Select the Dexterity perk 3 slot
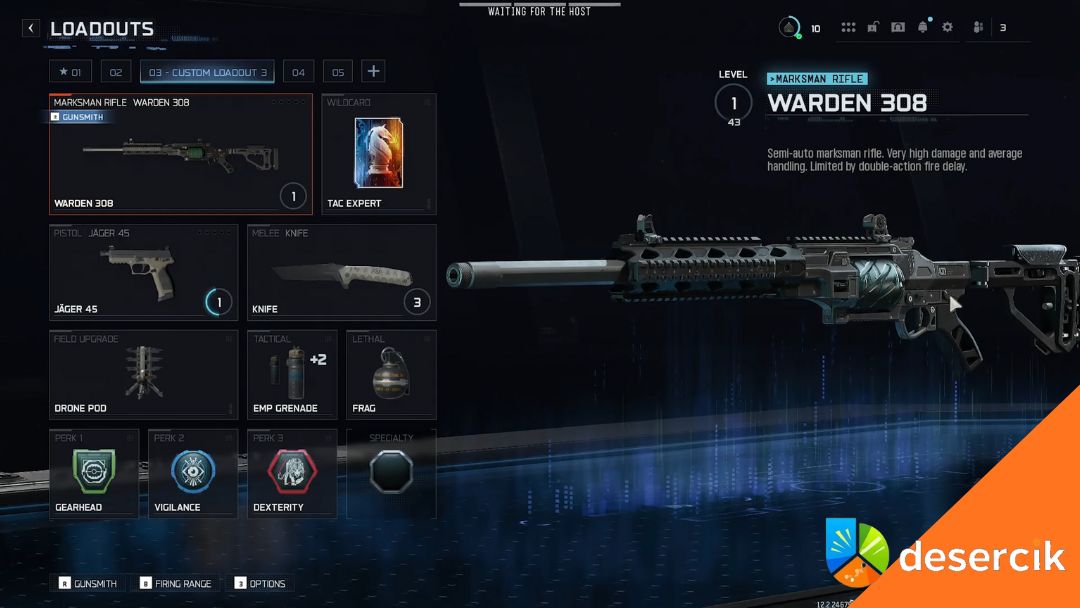 [x=292, y=473]
